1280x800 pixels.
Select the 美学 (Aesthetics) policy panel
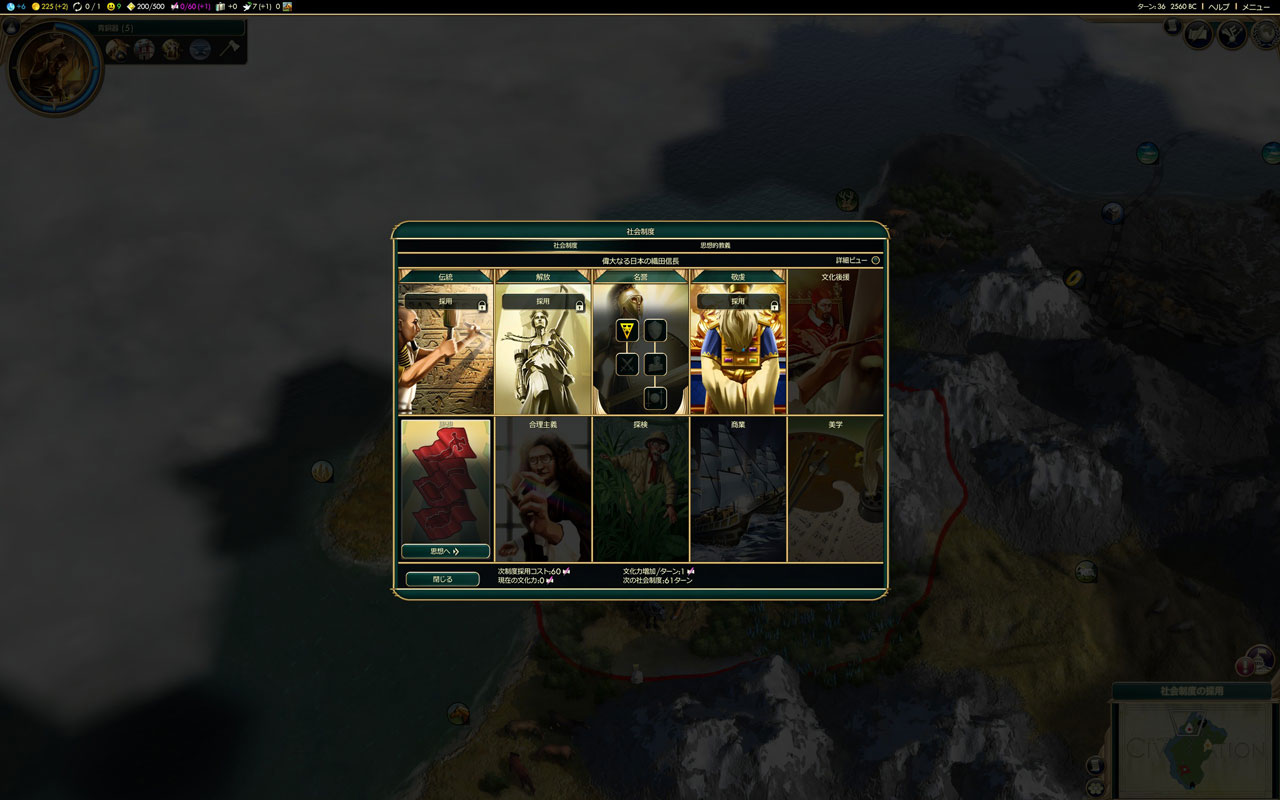coord(836,490)
